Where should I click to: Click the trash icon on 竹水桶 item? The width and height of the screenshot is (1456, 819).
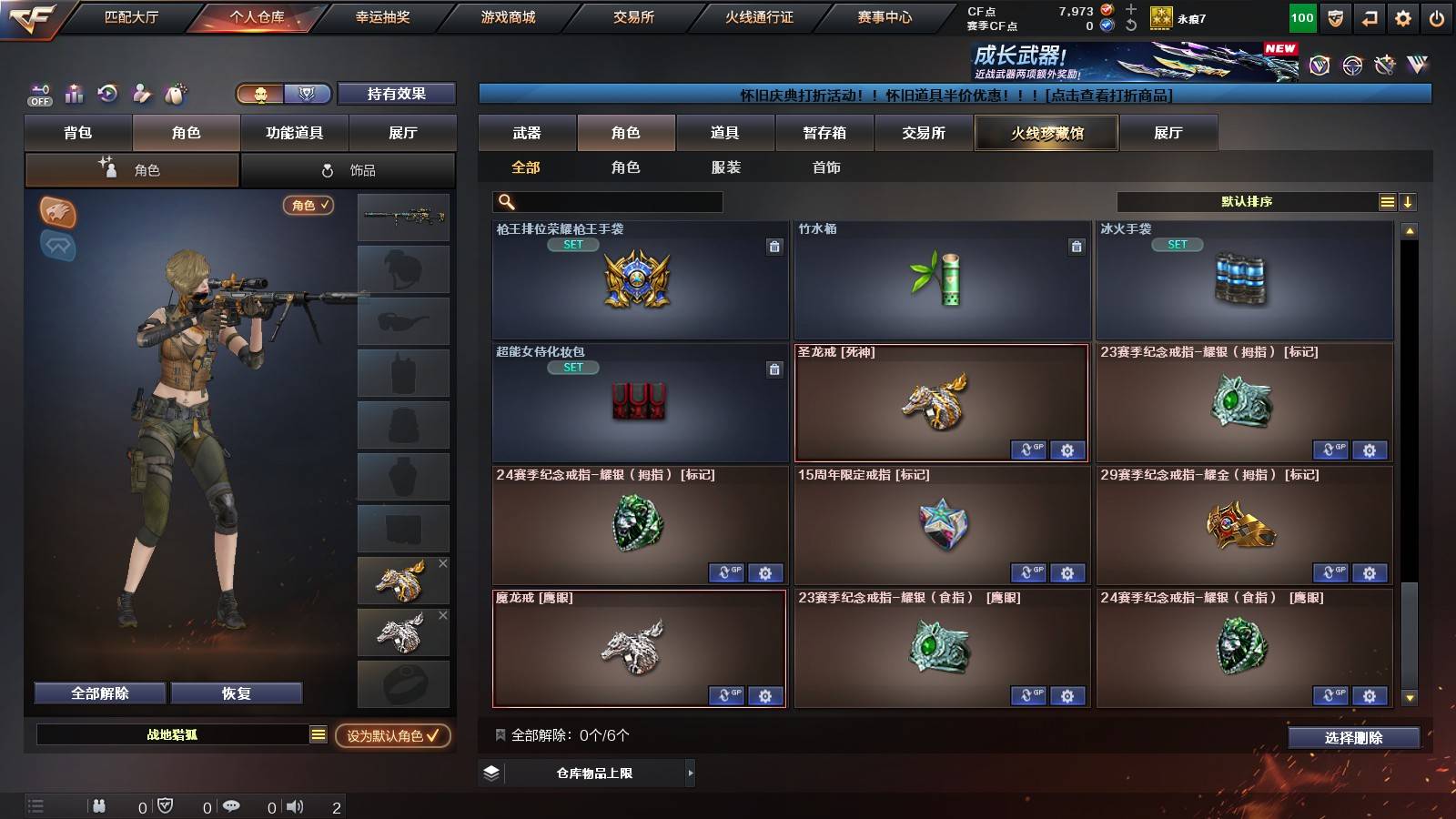click(x=1077, y=246)
